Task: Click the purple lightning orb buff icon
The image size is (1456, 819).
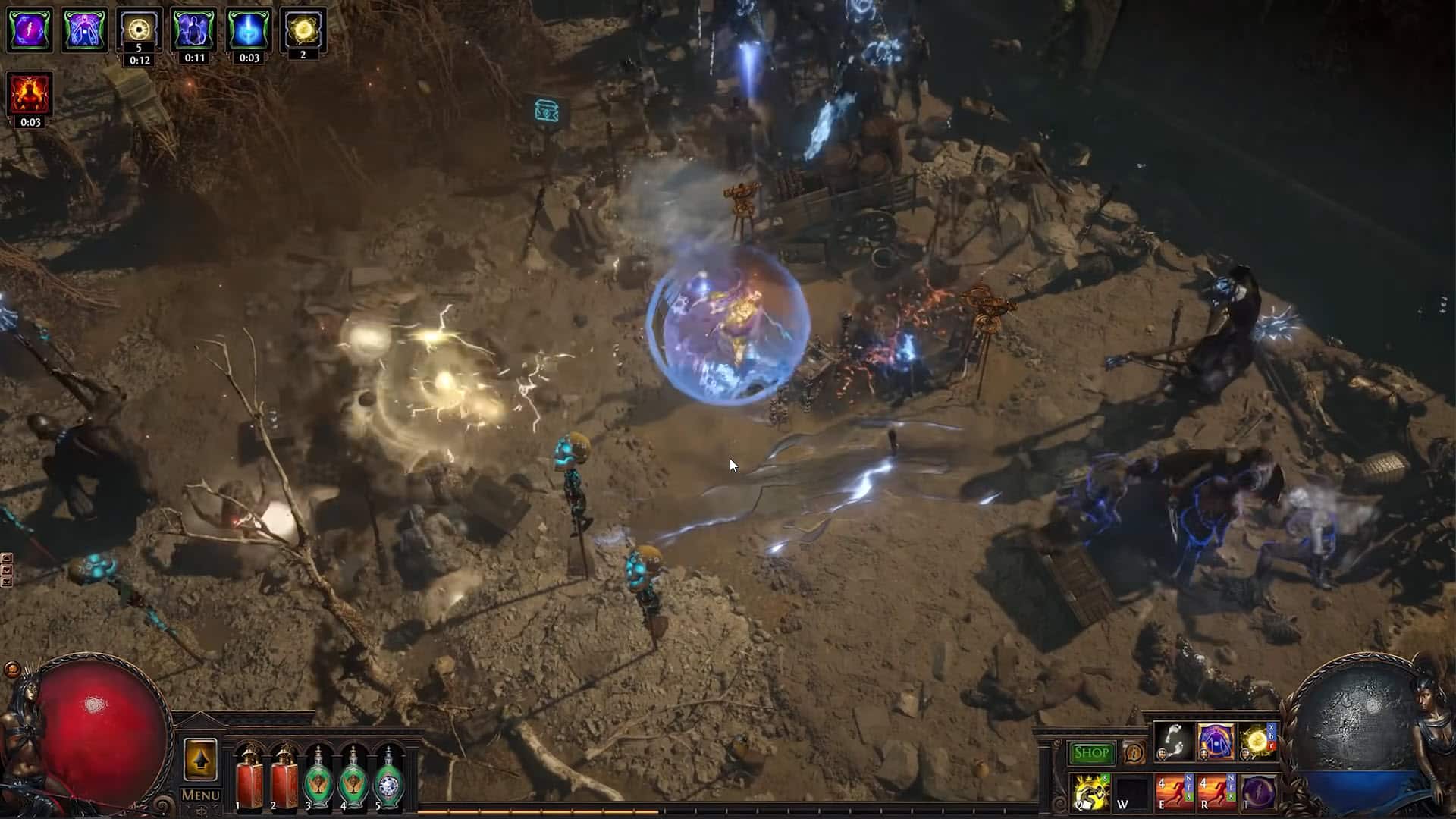Action: [30, 30]
